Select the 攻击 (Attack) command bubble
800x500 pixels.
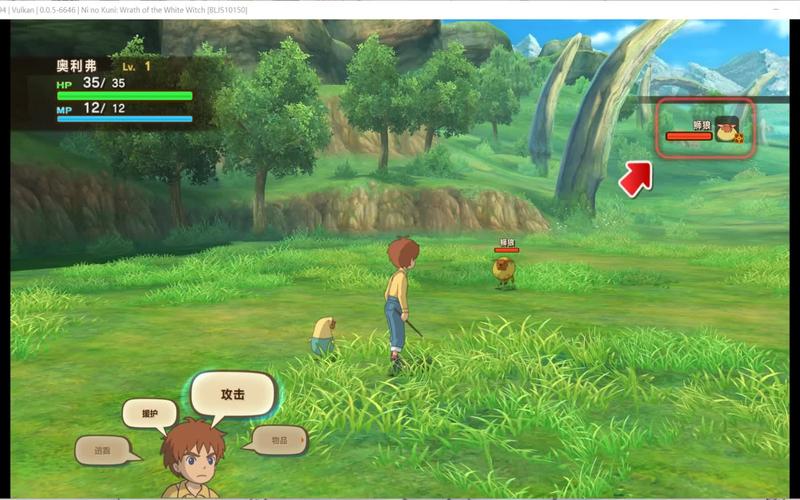tap(232, 395)
